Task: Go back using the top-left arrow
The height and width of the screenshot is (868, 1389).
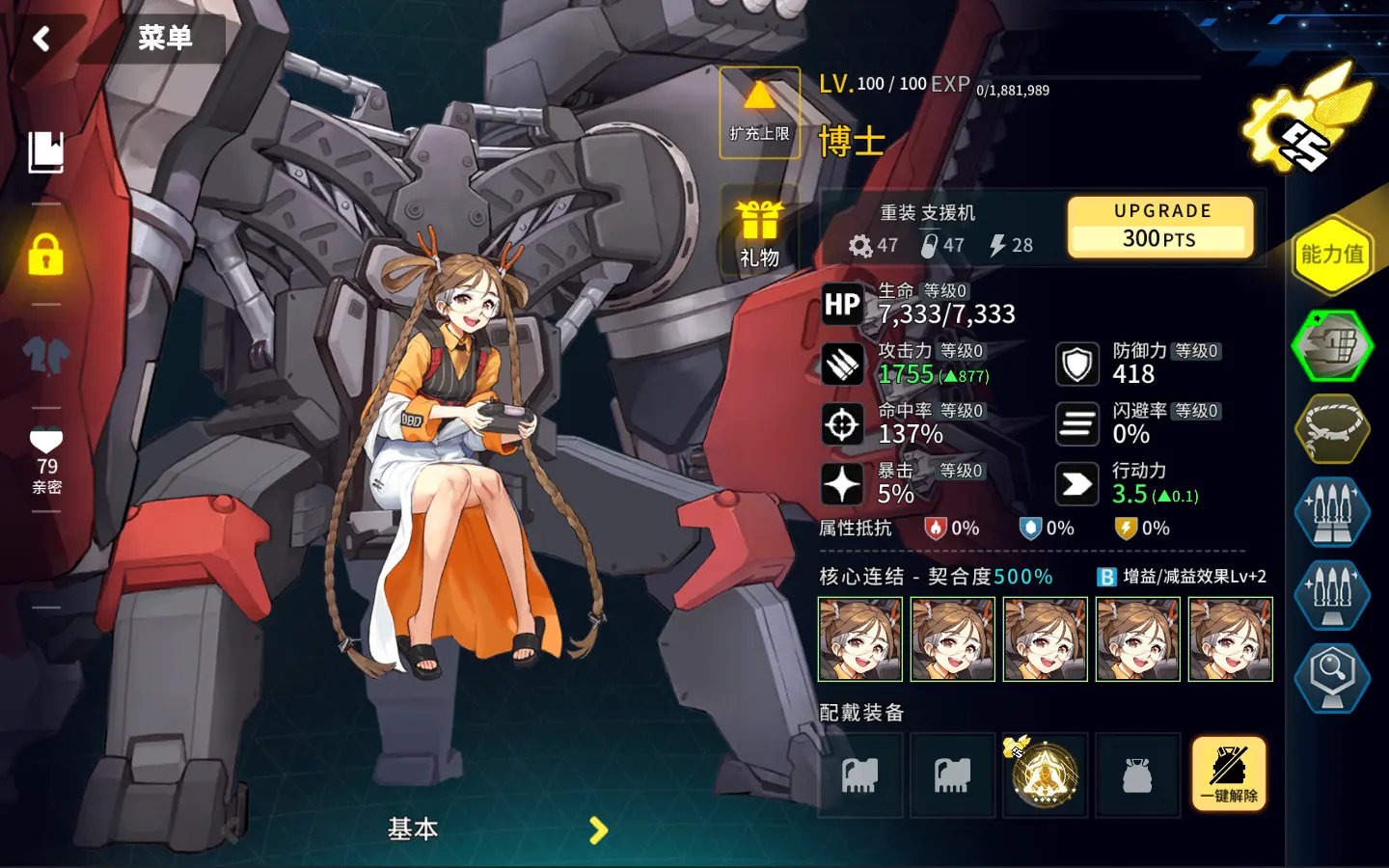Action: click(41, 39)
